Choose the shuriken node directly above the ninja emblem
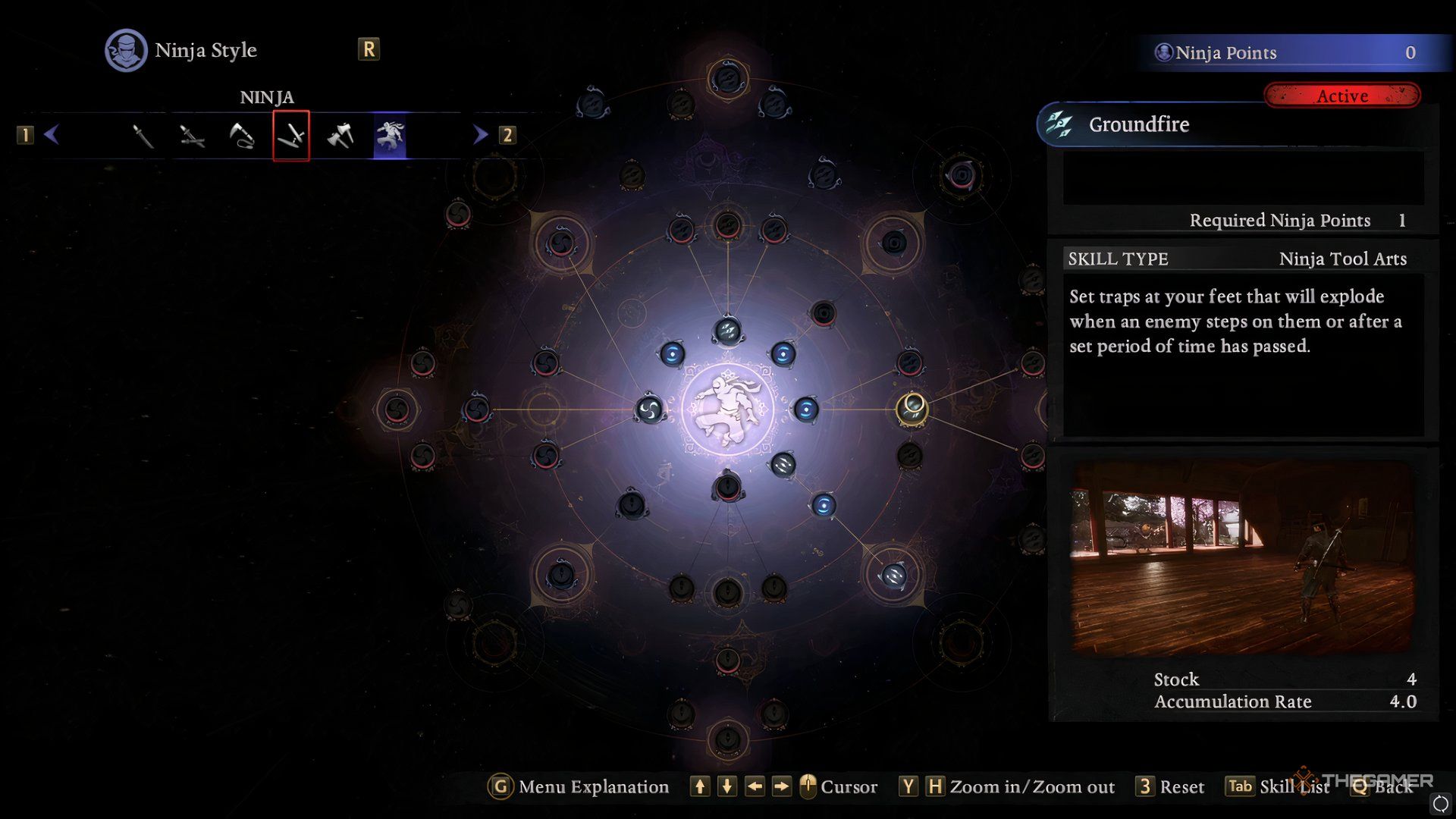 point(727,331)
